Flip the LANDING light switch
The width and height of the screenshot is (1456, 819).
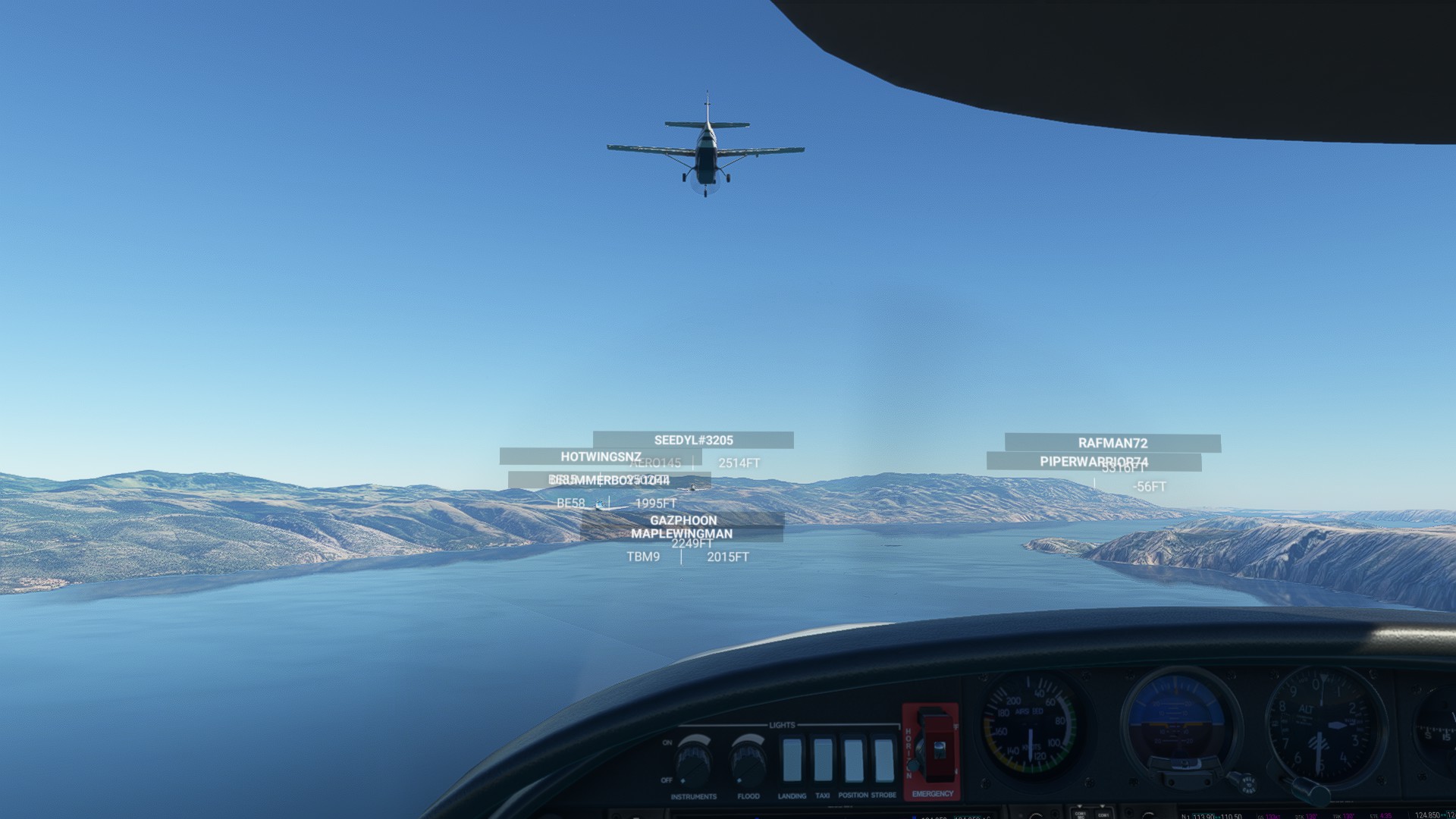click(794, 758)
